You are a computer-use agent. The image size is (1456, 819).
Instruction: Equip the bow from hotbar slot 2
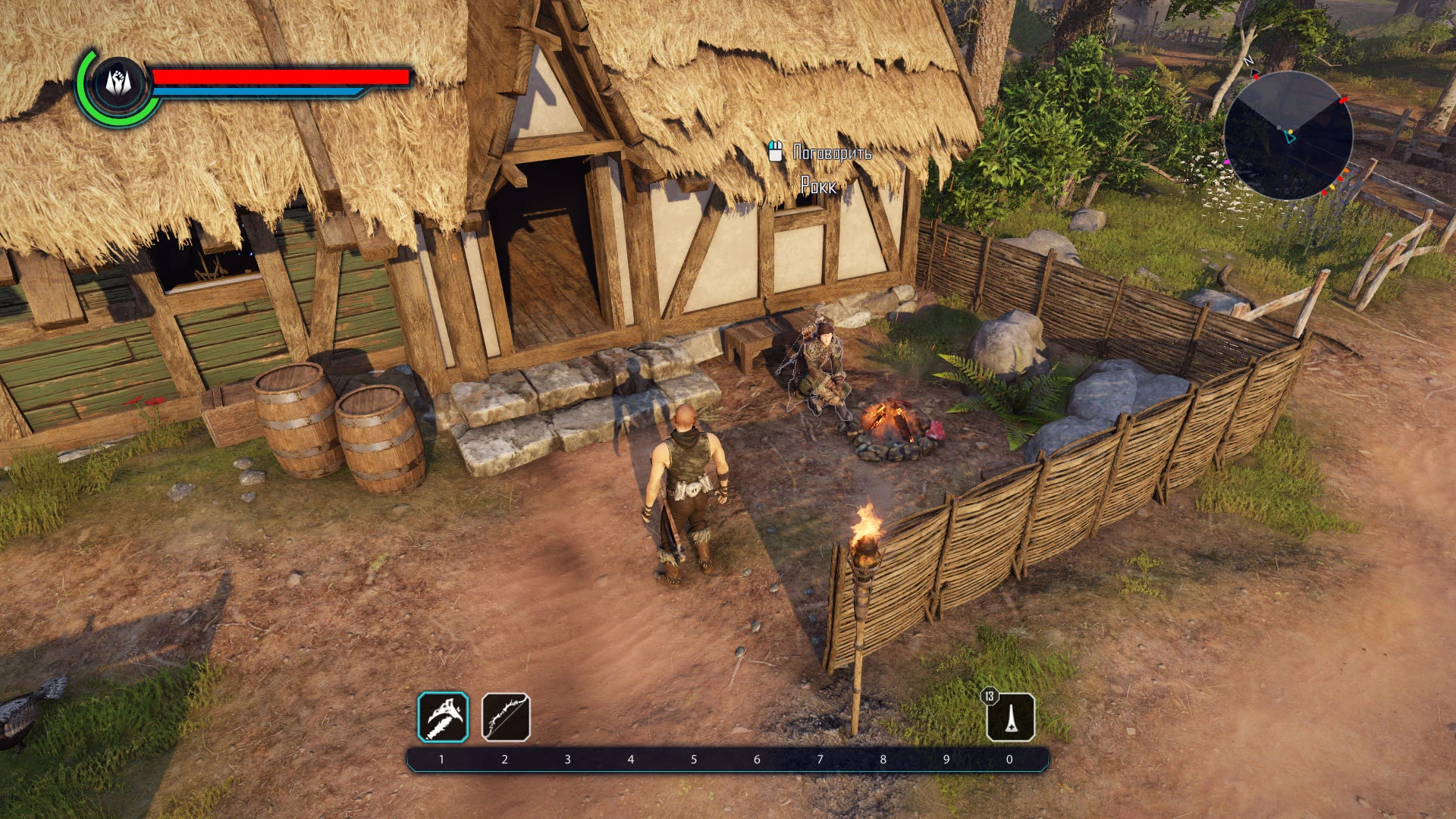[x=506, y=717]
